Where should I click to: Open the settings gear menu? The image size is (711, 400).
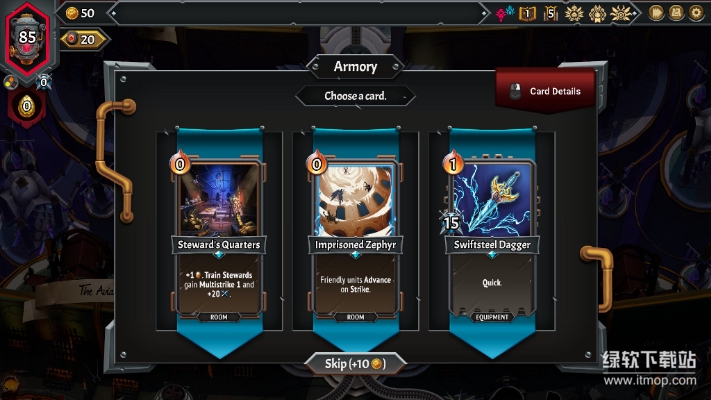pos(697,13)
